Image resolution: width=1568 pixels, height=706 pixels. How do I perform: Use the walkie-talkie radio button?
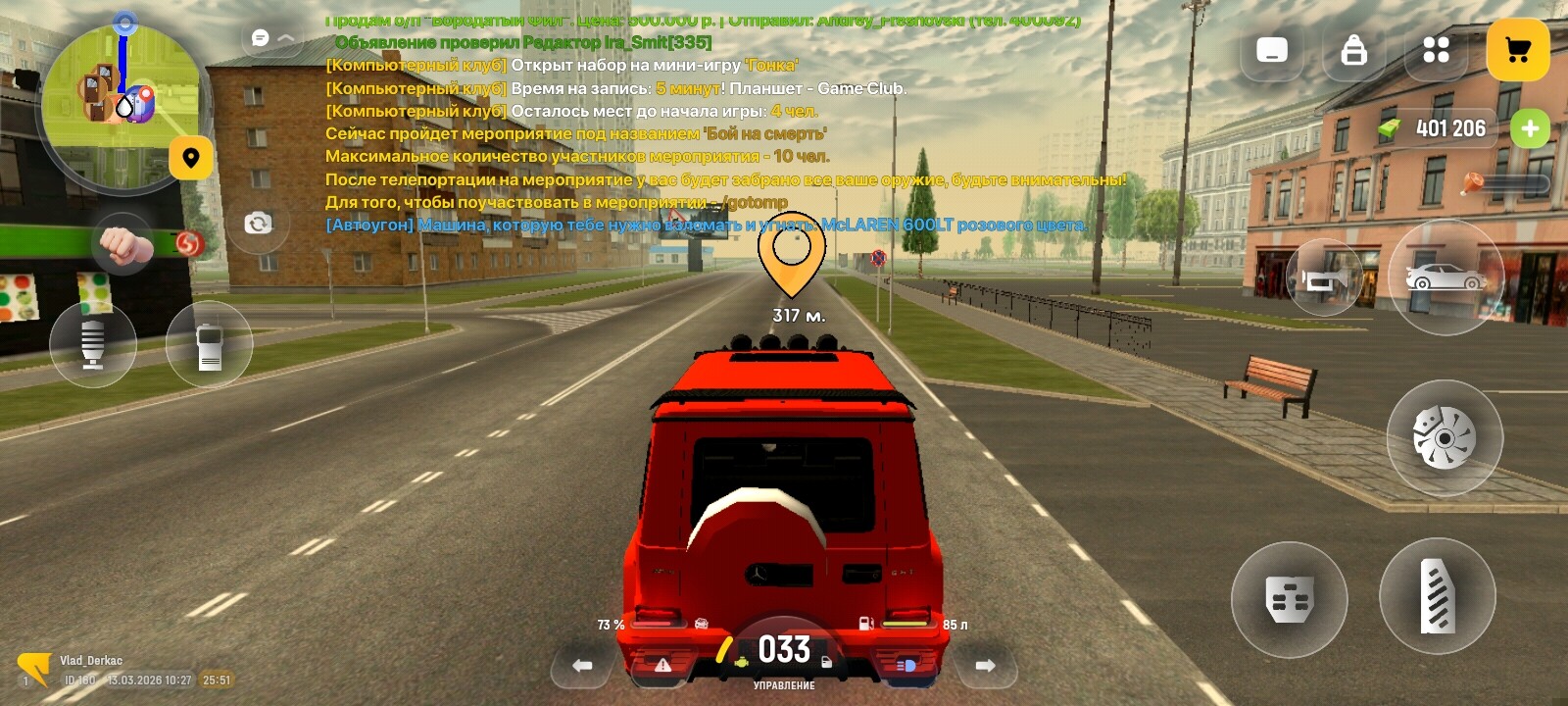tap(210, 345)
